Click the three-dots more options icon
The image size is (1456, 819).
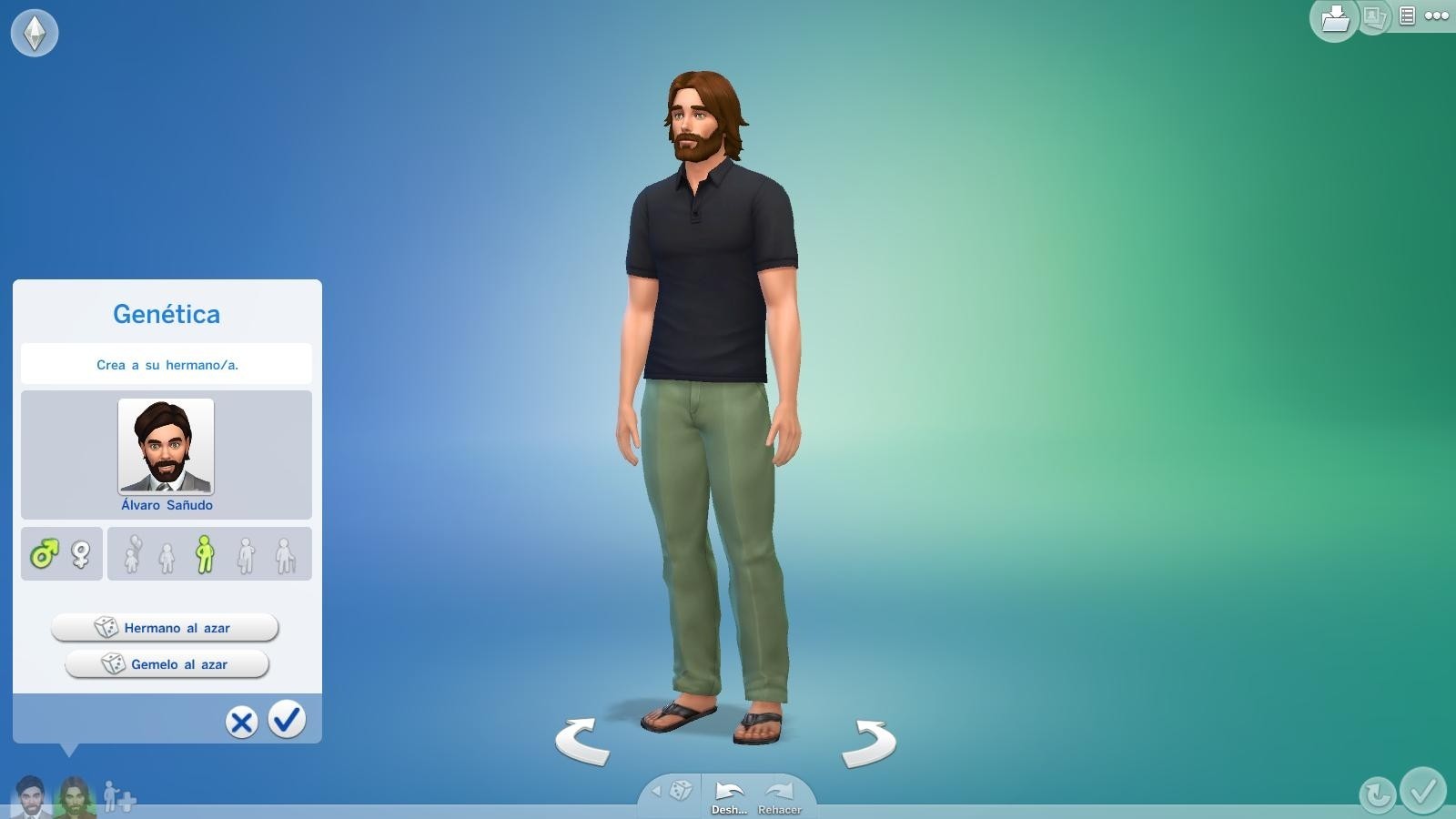1439,14
